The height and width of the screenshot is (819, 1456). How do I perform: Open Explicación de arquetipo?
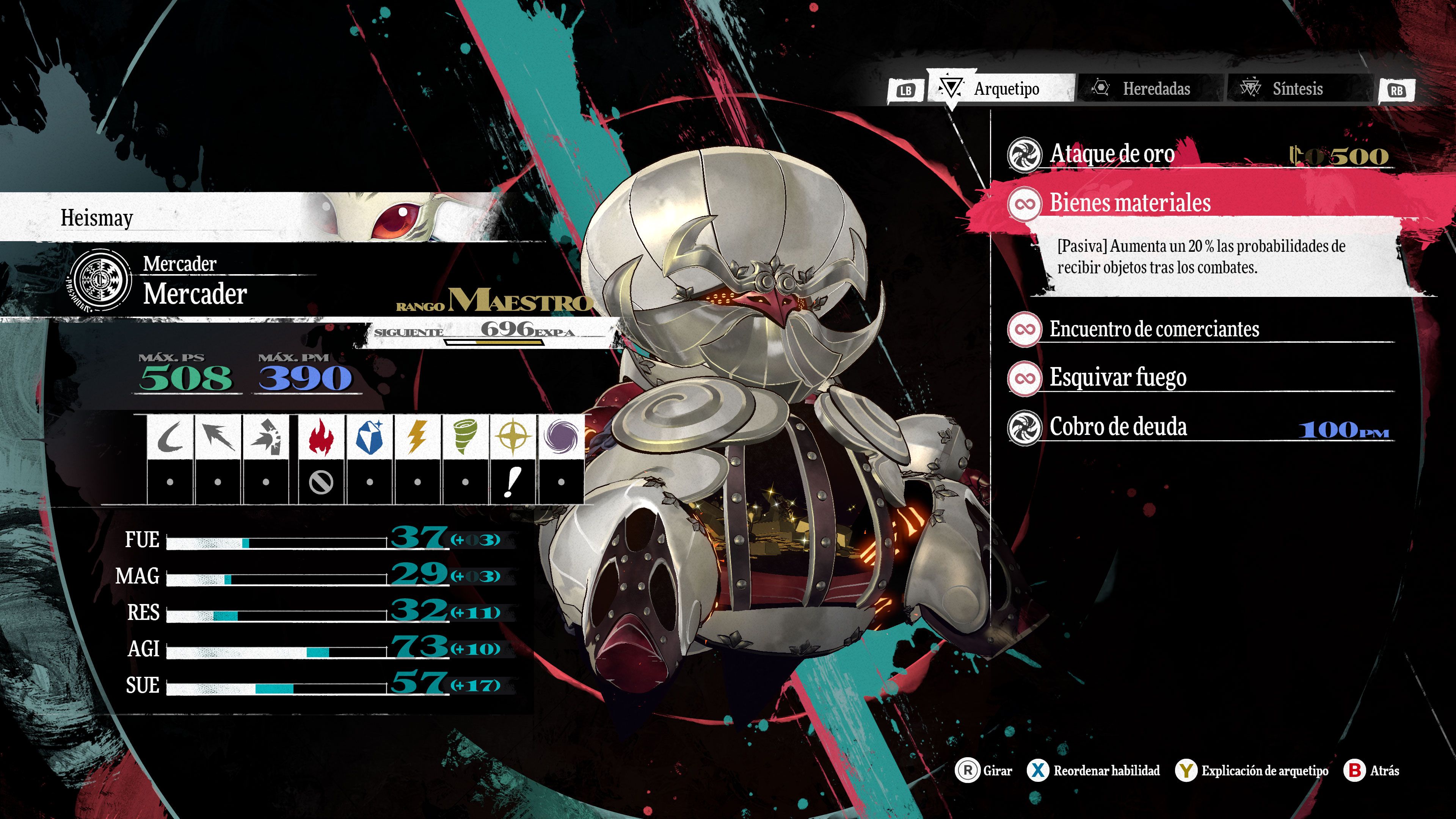(1252, 770)
